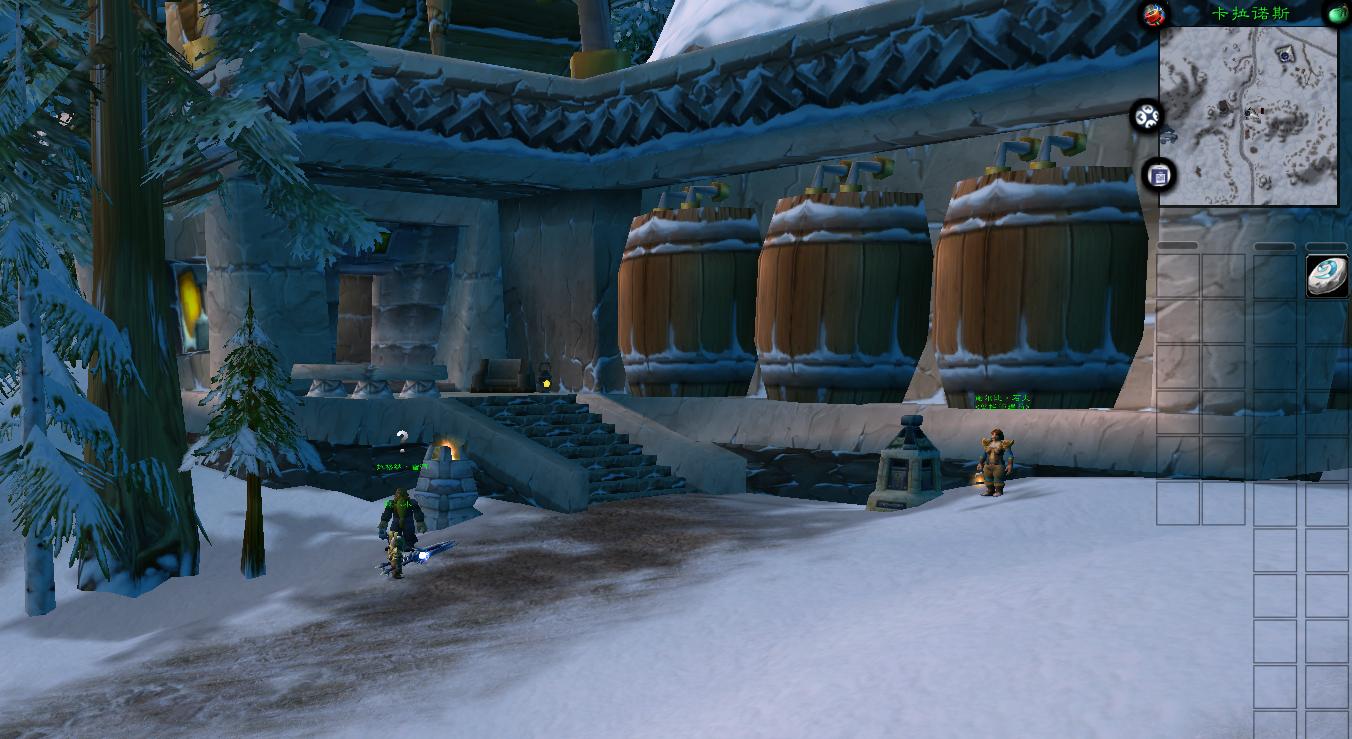Open the three-dot round minimap button
1352x739 pixels.
(1146, 117)
